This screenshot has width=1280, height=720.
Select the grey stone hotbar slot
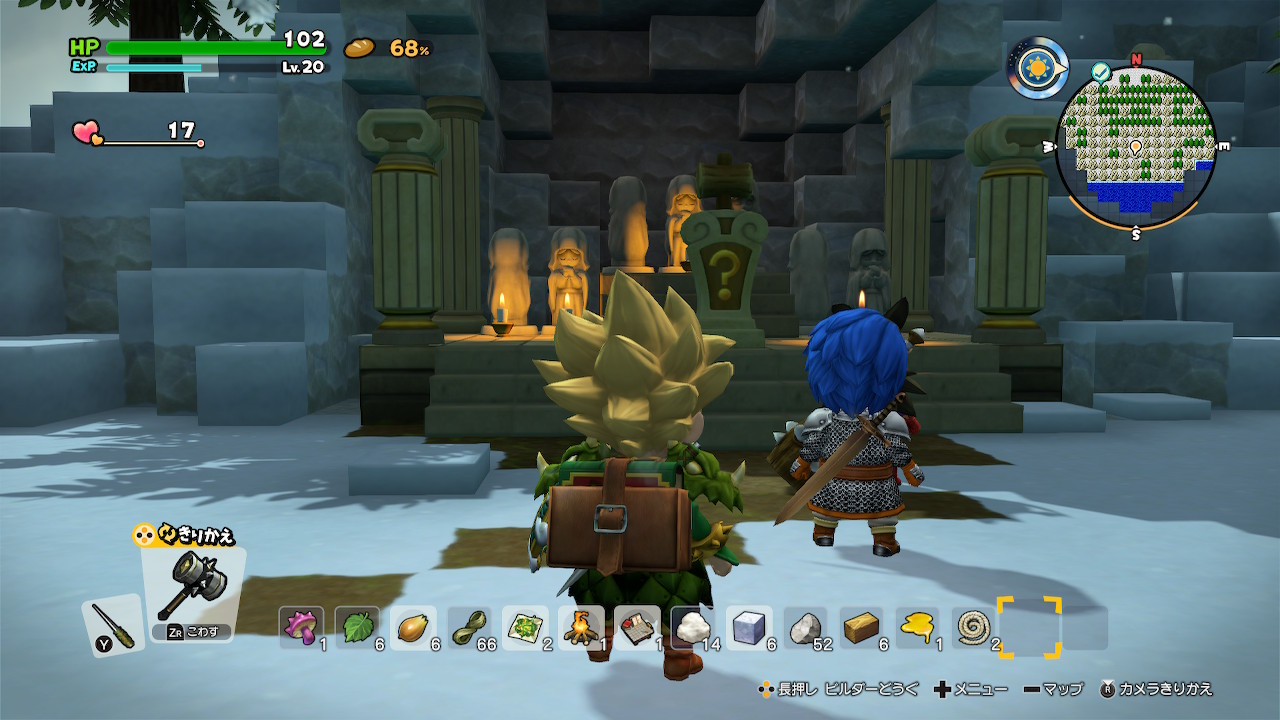tap(805, 628)
